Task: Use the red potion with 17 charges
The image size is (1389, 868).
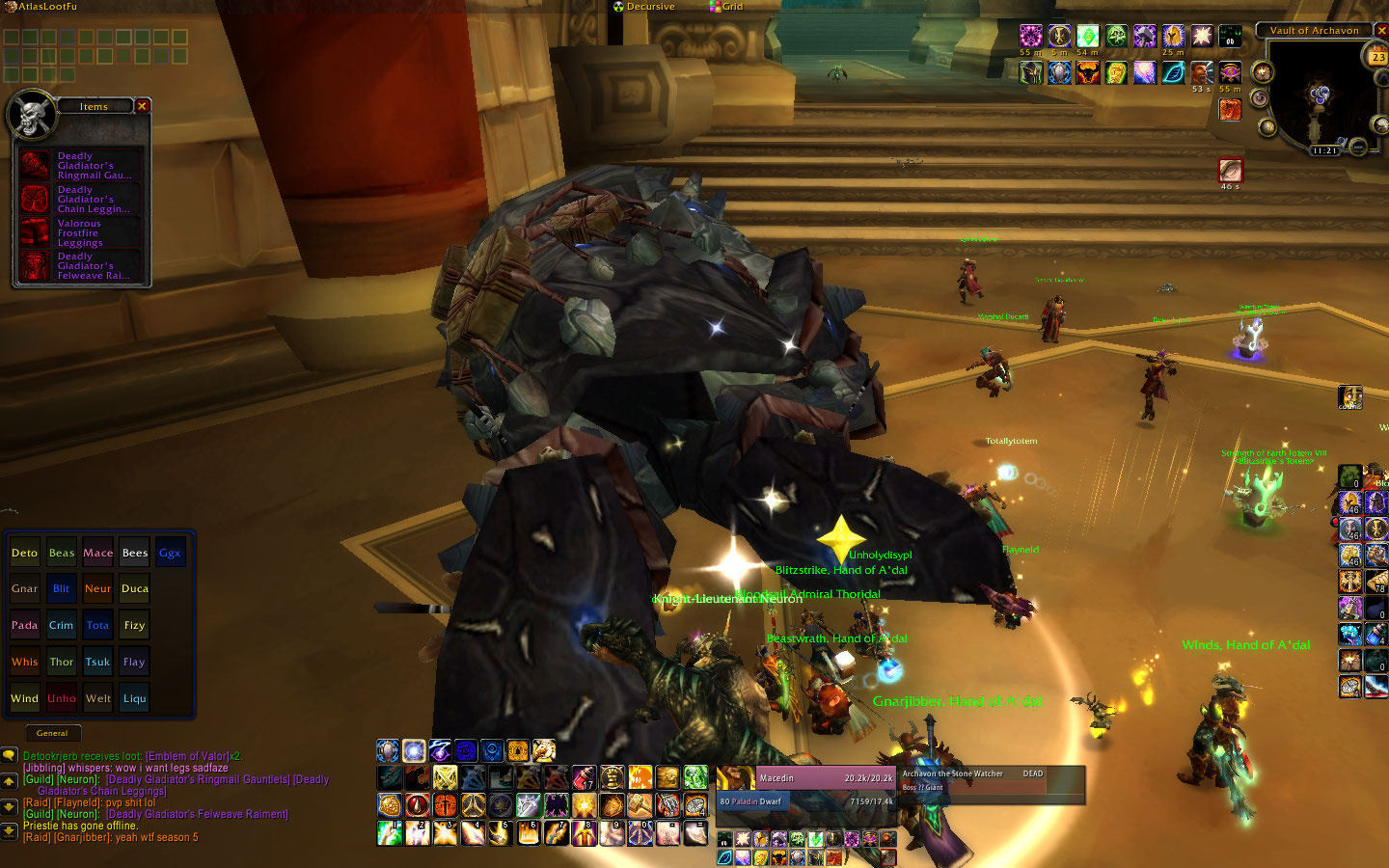Action: (584, 777)
